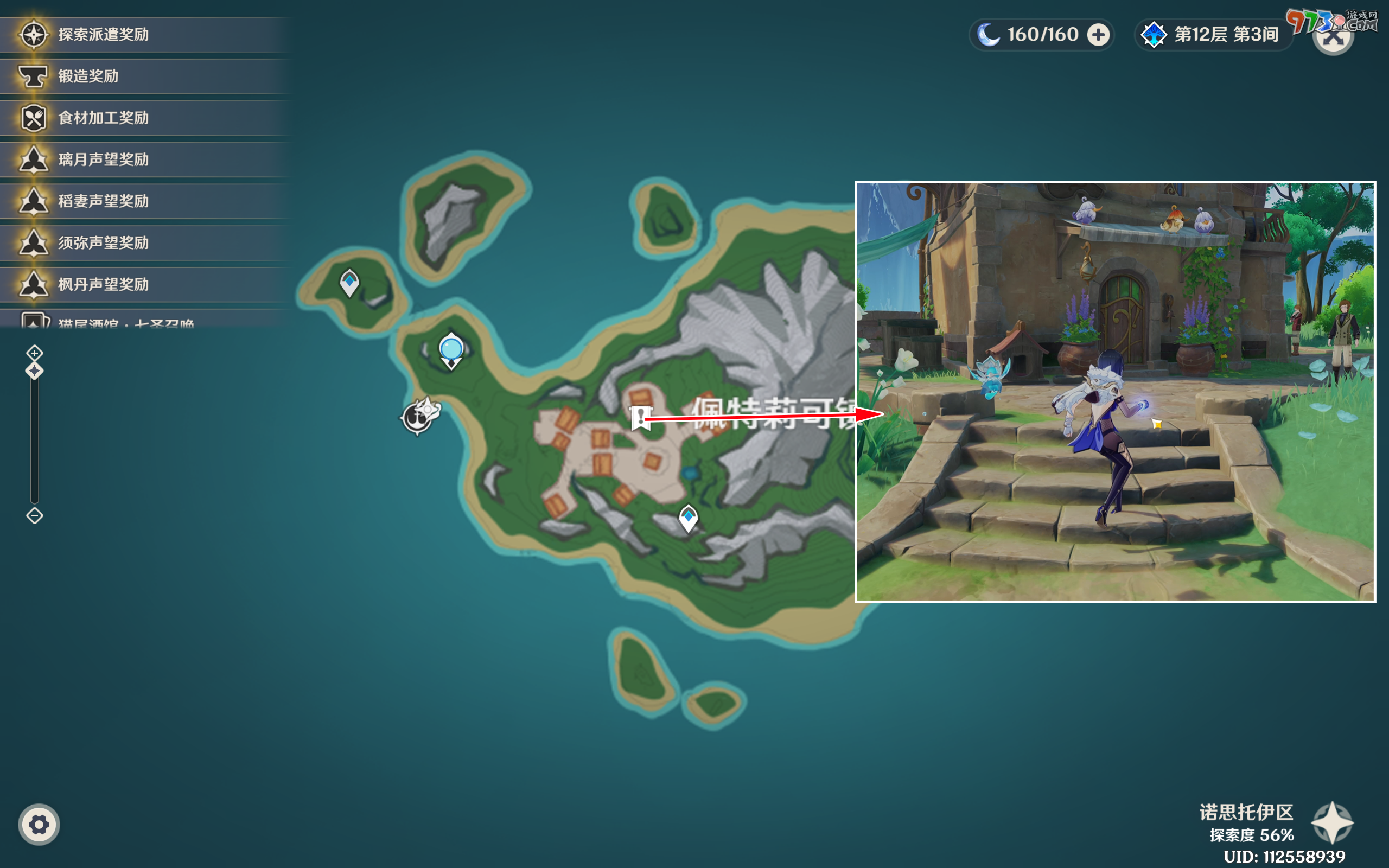This screenshot has height=868, width=1389.
Task: Select the 枫丹声望奖励 entry
Action: pos(33,284)
